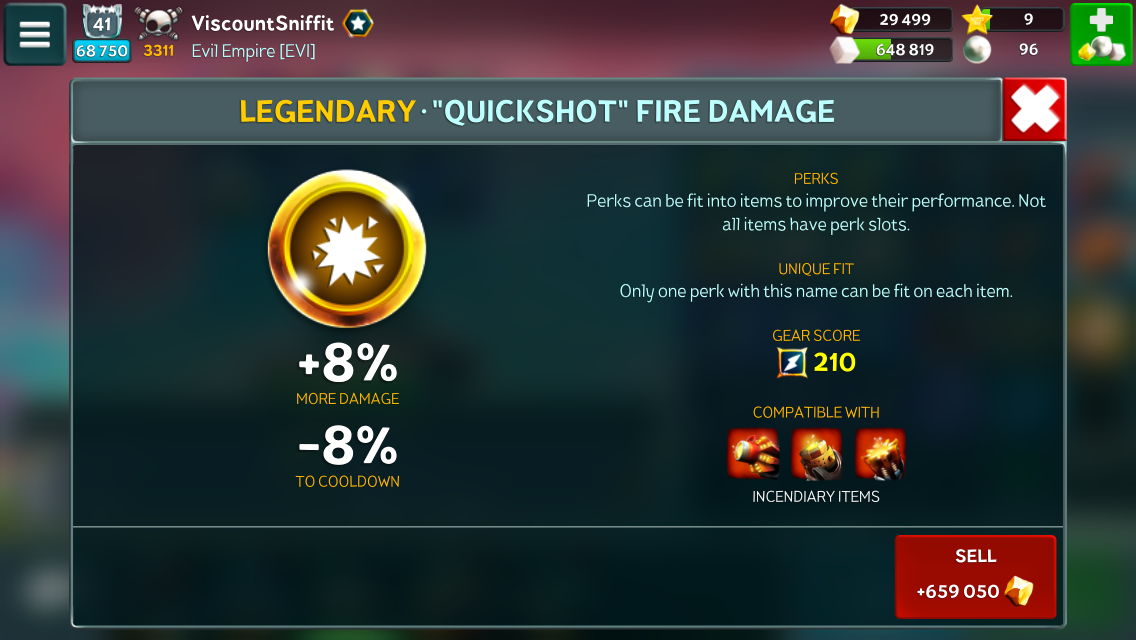
Task: Open the player level 41 badge
Action: pos(102,24)
